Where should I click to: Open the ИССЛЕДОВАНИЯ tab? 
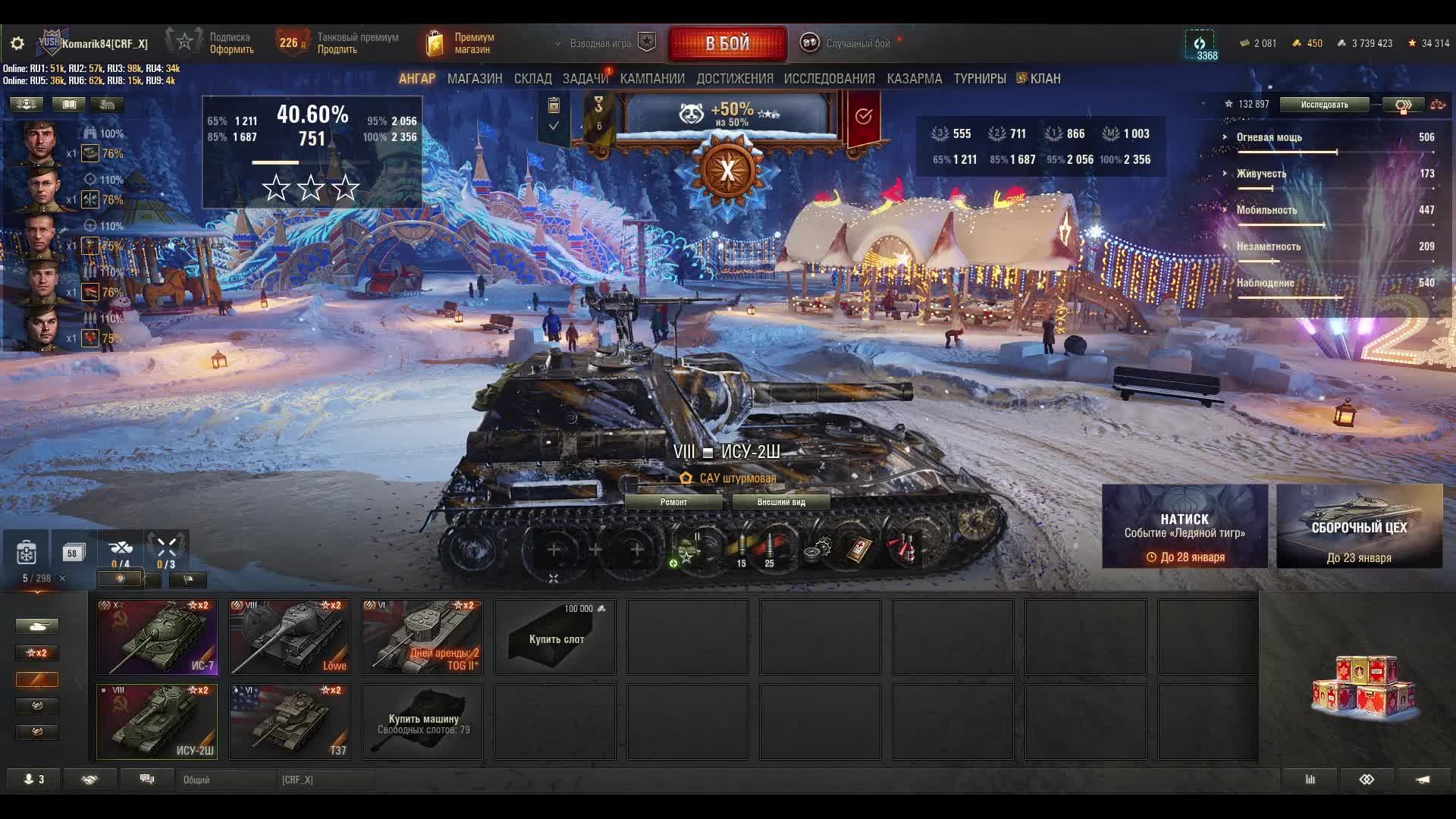click(x=829, y=79)
